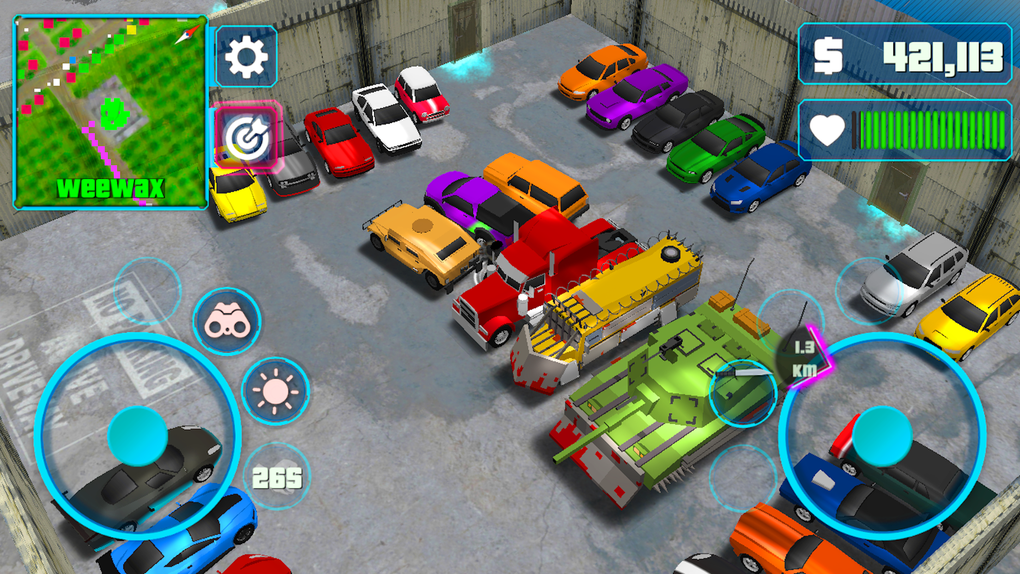
Task: Activate the pink target mission icon
Action: pyautogui.click(x=245, y=138)
